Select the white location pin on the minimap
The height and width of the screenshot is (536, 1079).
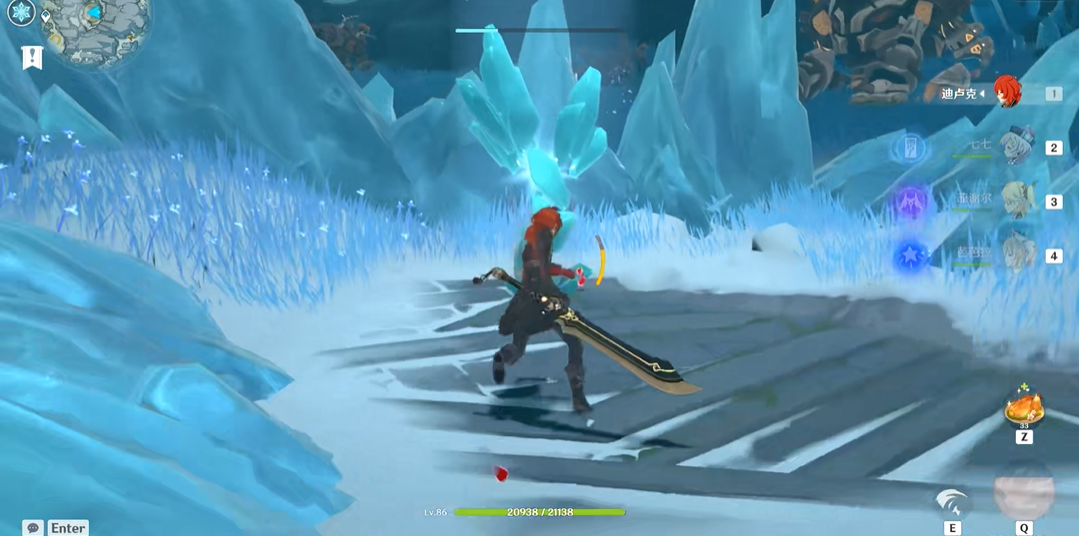(x=46, y=17)
